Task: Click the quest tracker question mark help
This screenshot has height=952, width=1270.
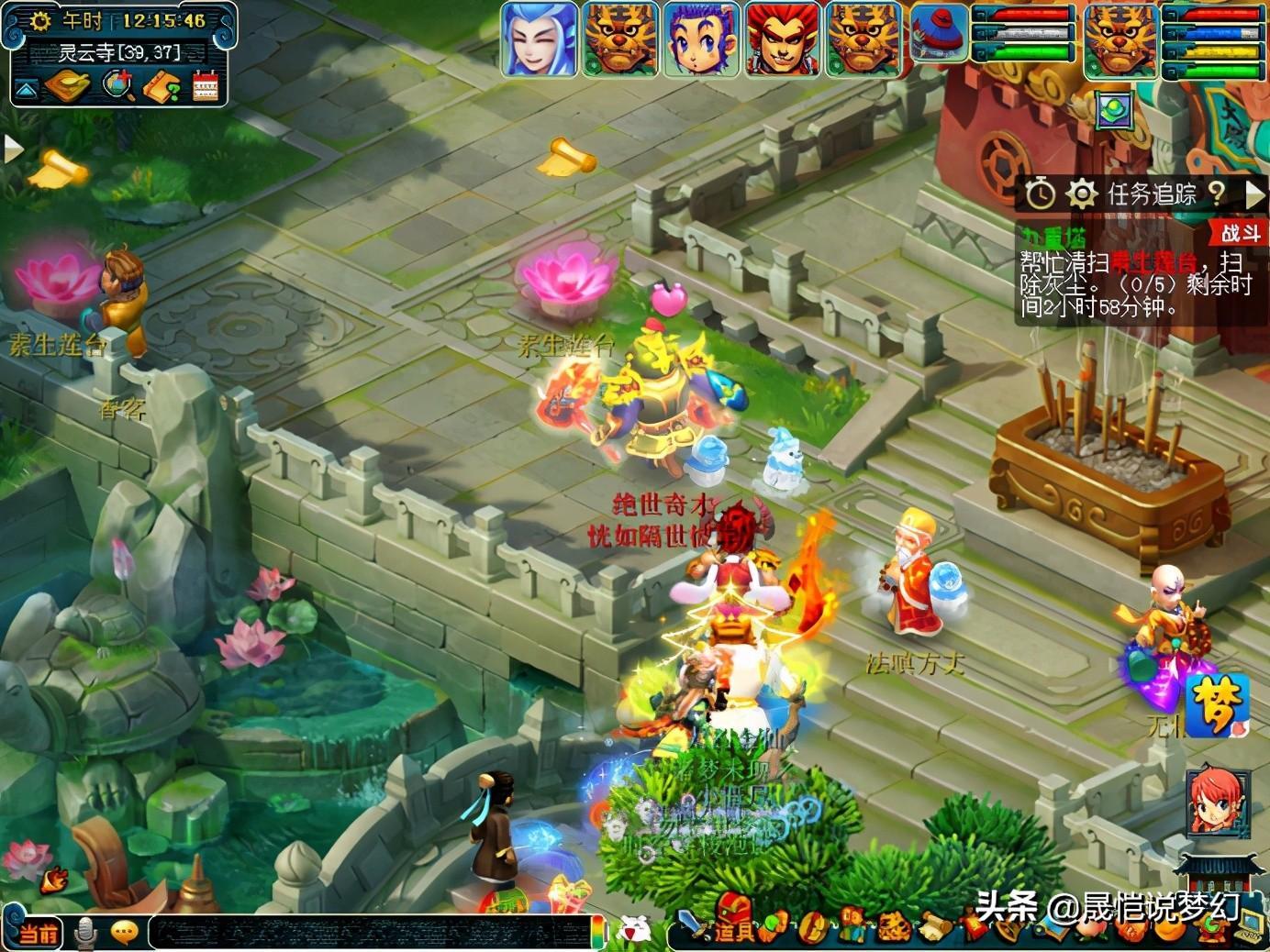Action: (1217, 193)
